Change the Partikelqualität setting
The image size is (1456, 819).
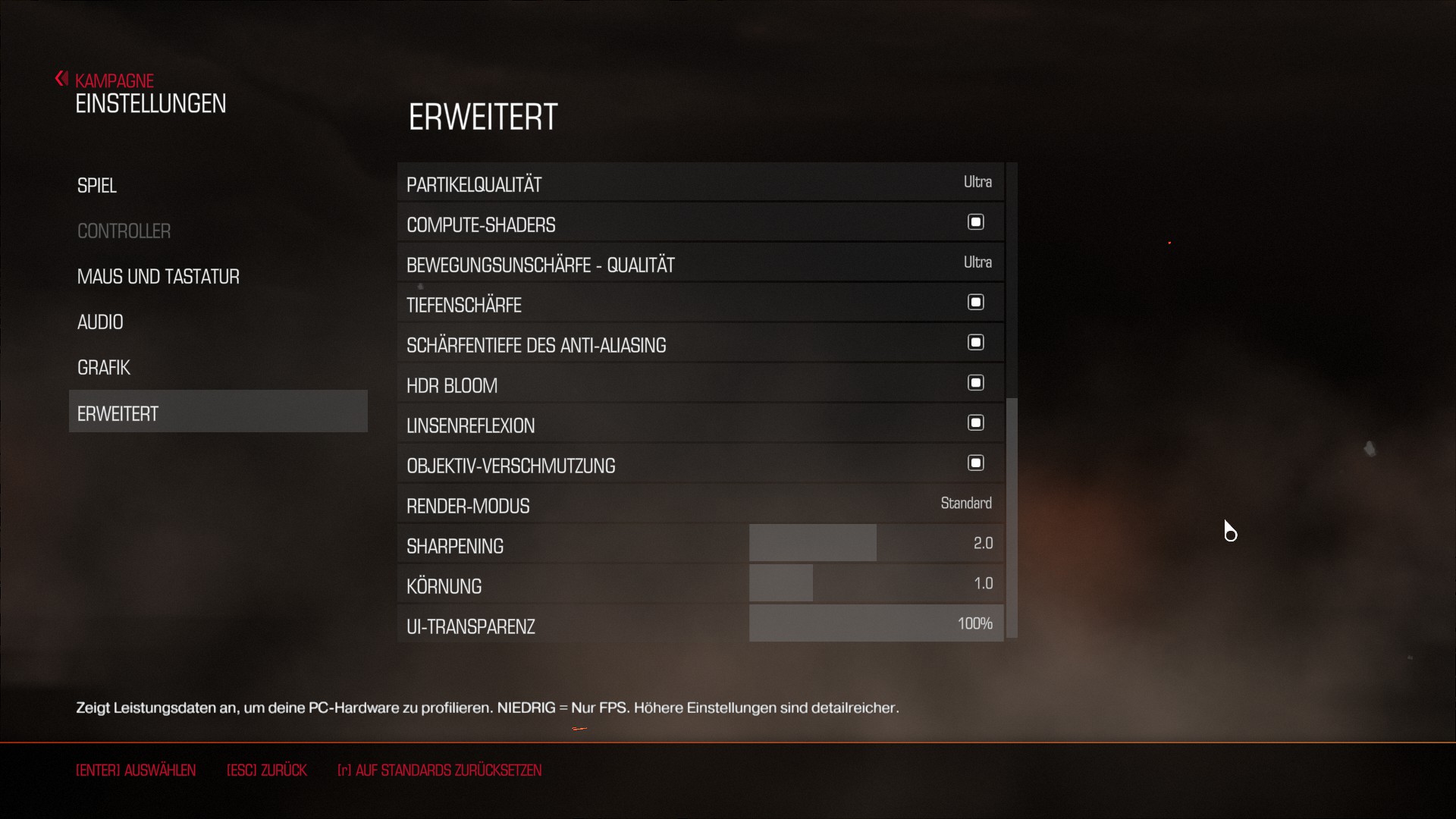[977, 182]
